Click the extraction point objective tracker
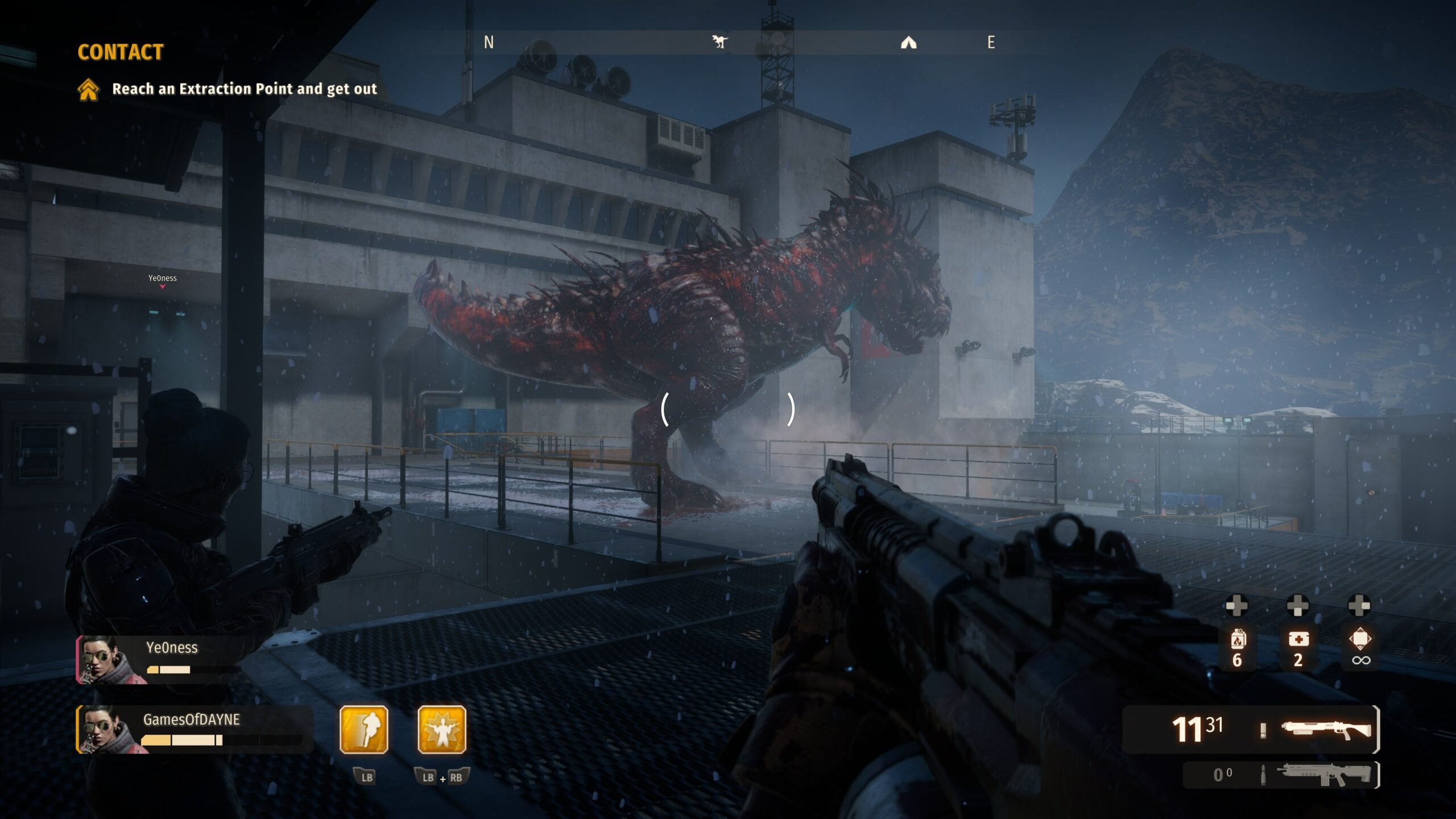The image size is (1456, 819). point(227,89)
